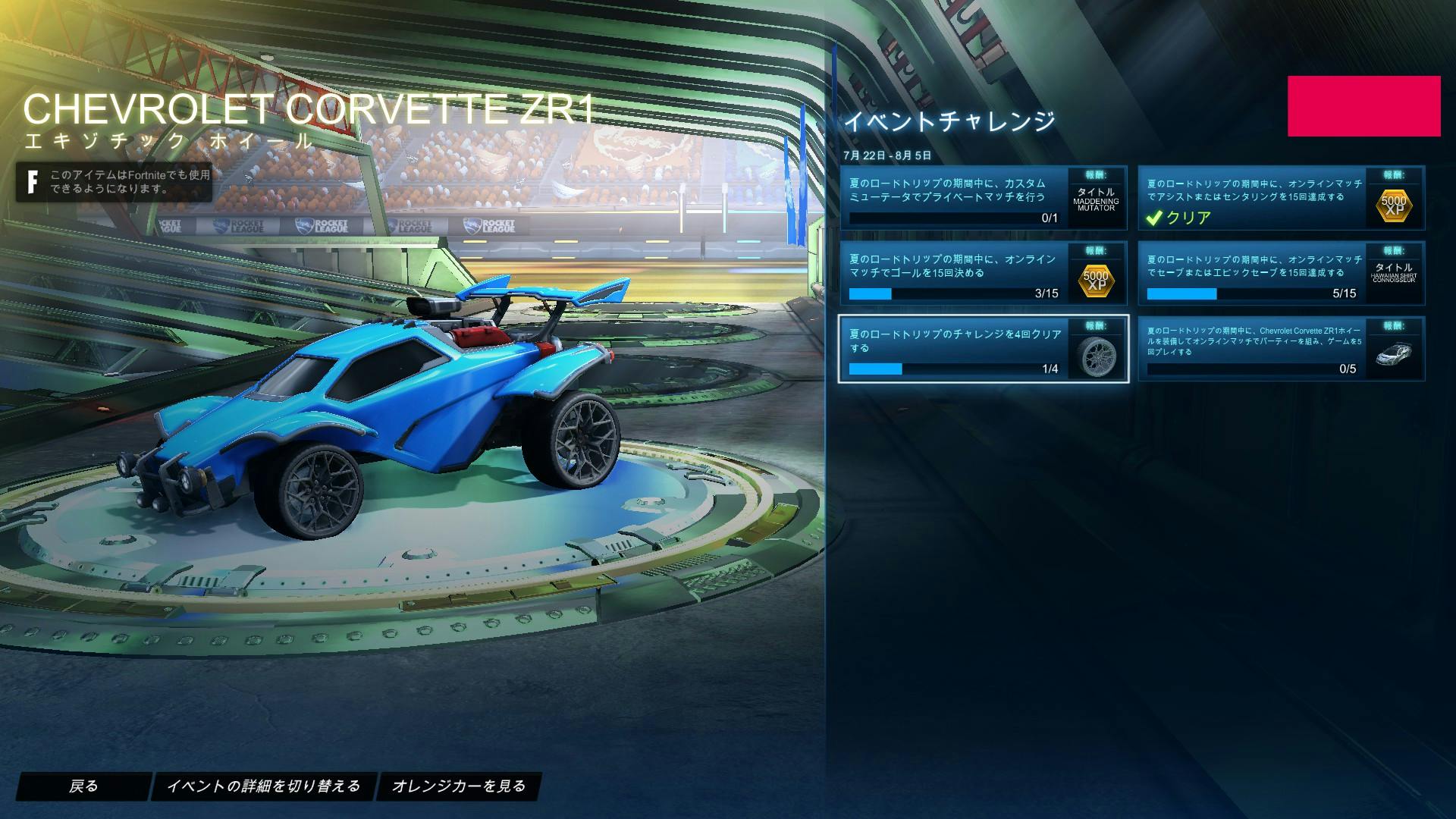Toggle event details with イベントの詳細を切り替える
The width and height of the screenshot is (1456, 819).
pyautogui.click(x=263, y=786)
